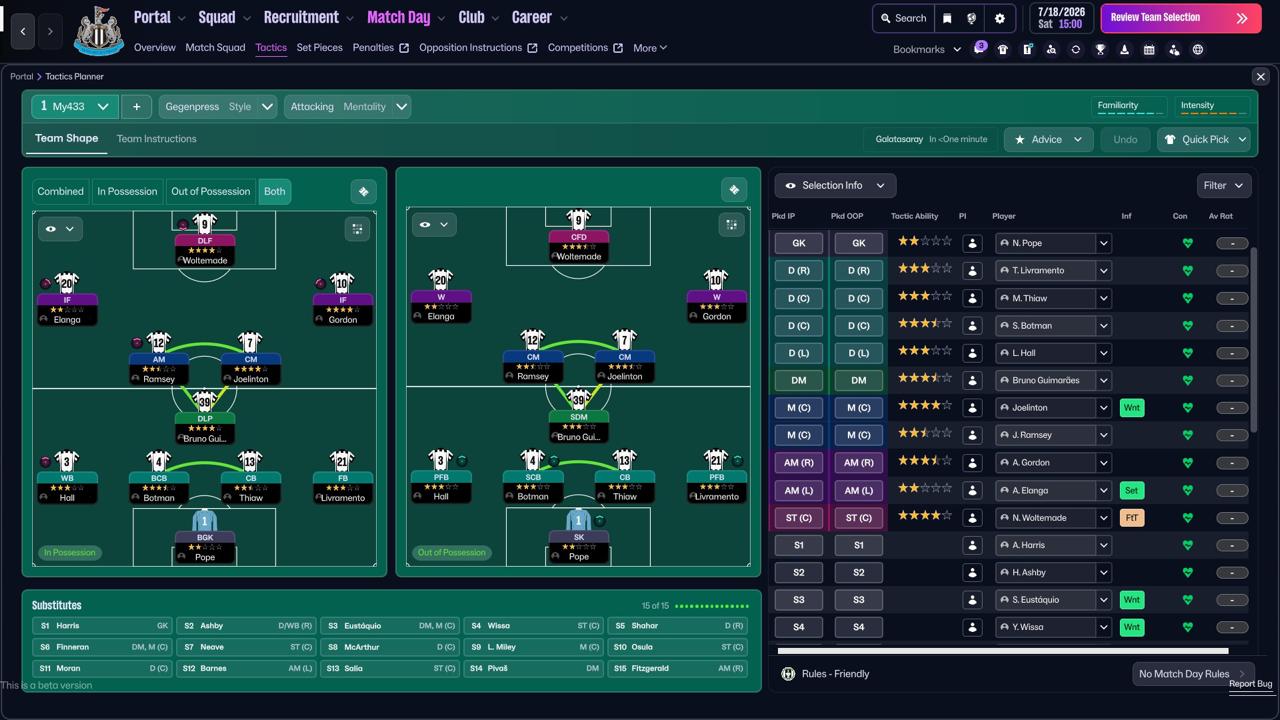
Task: Open the Match Squad page
Action: click(x=215, y=48)
